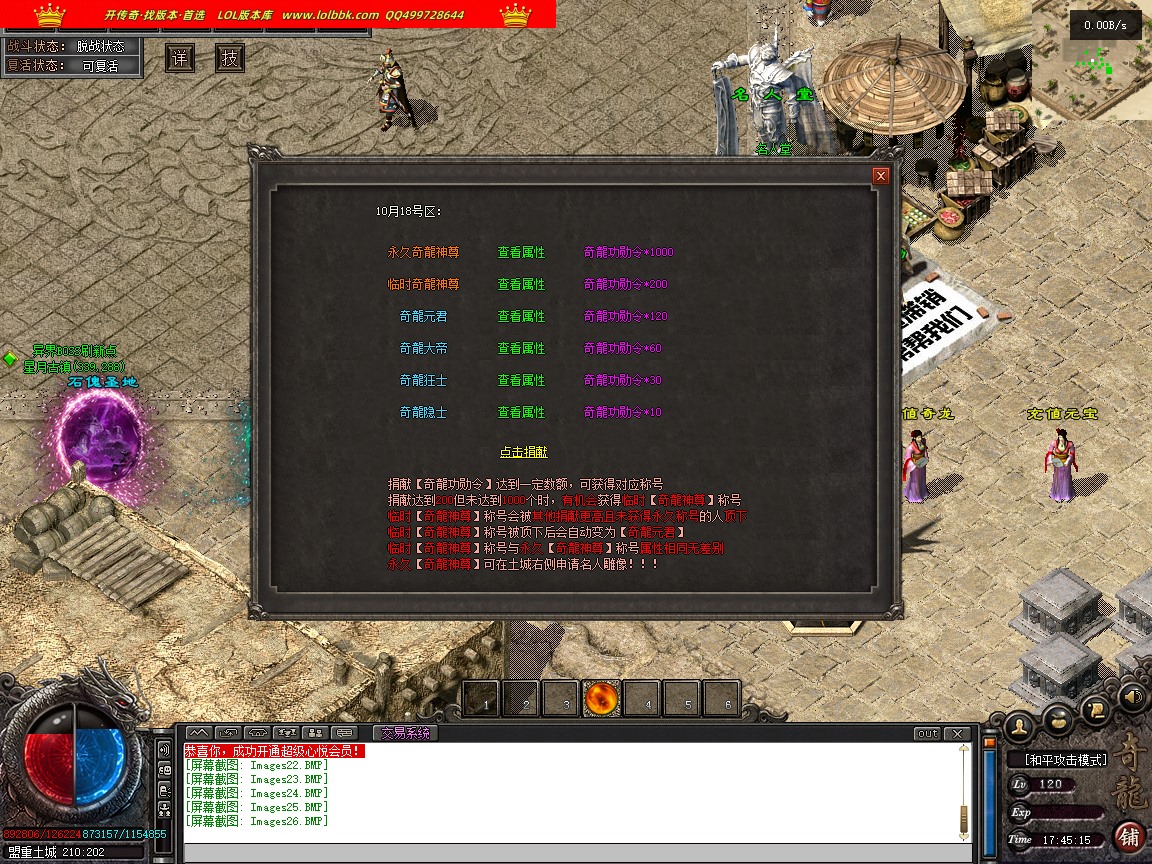Close the title donation dialog
This screenshot has width=1152, height=864.
(x=881, y=176)
